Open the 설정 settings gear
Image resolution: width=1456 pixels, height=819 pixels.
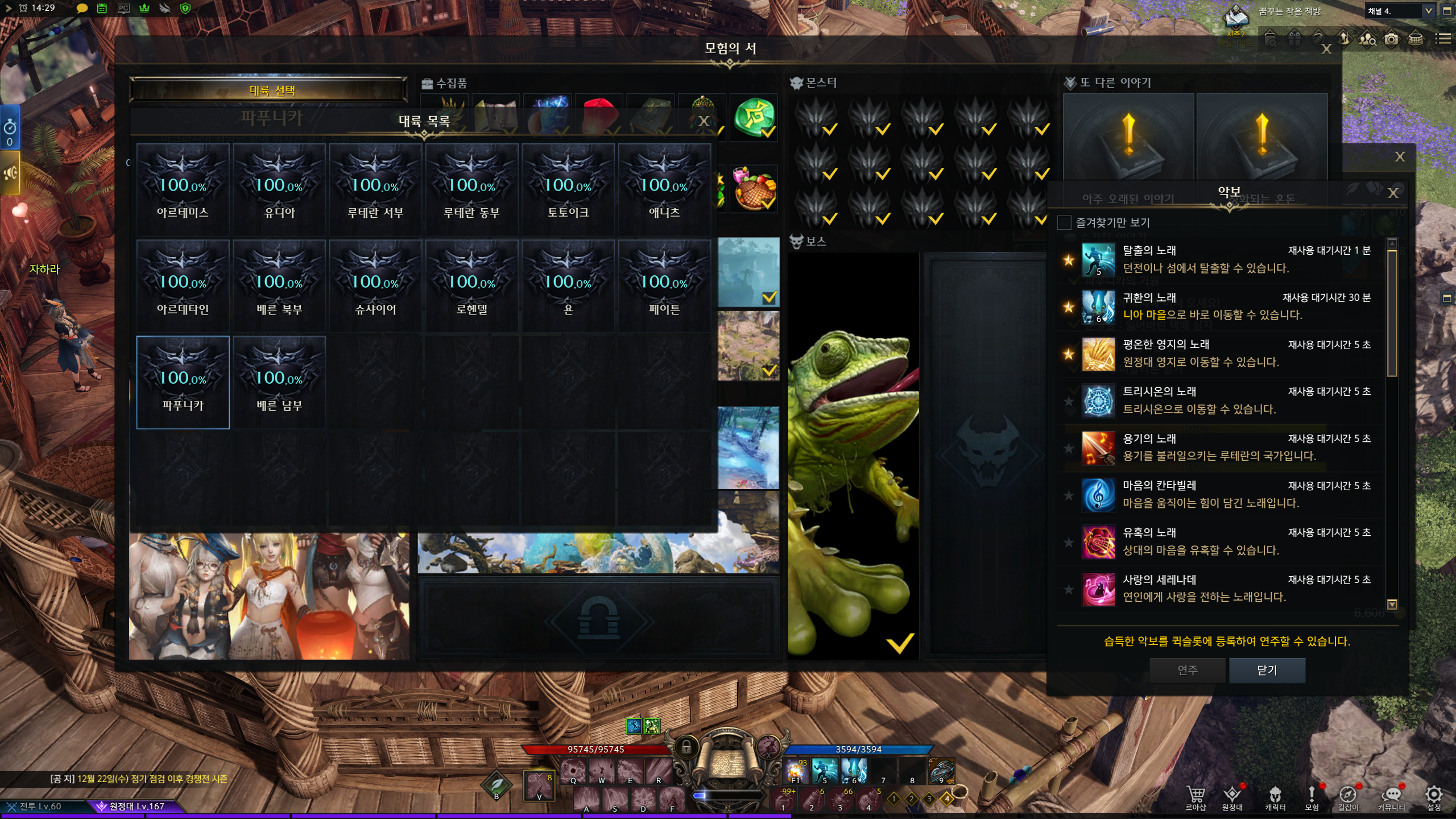point(1433,797)
